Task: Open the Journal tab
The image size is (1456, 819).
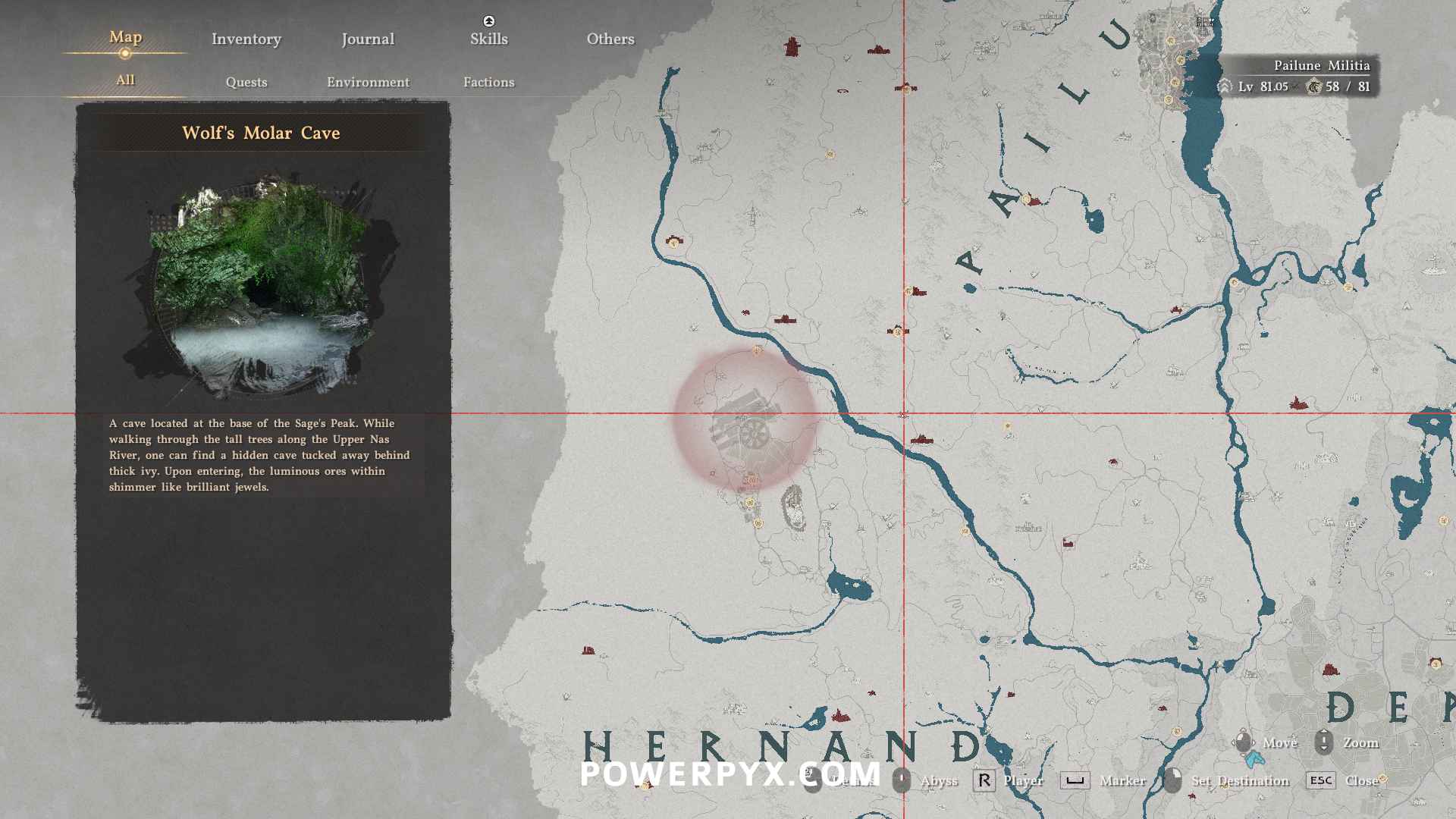Action: point(368,39)
